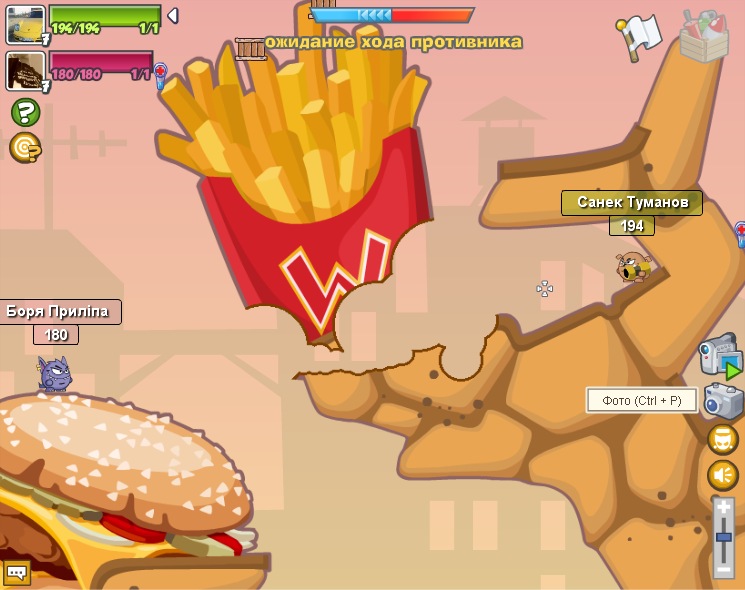Select the yellow car player avatar
This screenshot has height=590, width=745.
tap(25, 24)
